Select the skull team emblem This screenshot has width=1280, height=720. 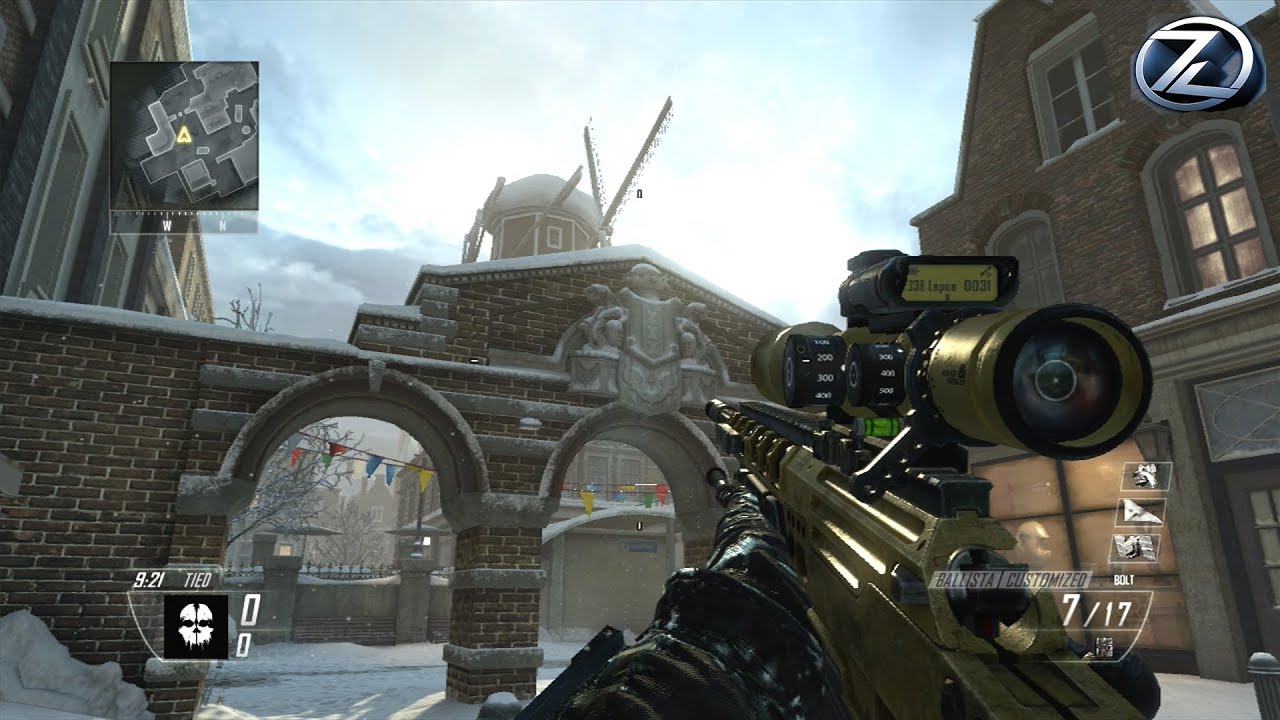tap(196, 626)
